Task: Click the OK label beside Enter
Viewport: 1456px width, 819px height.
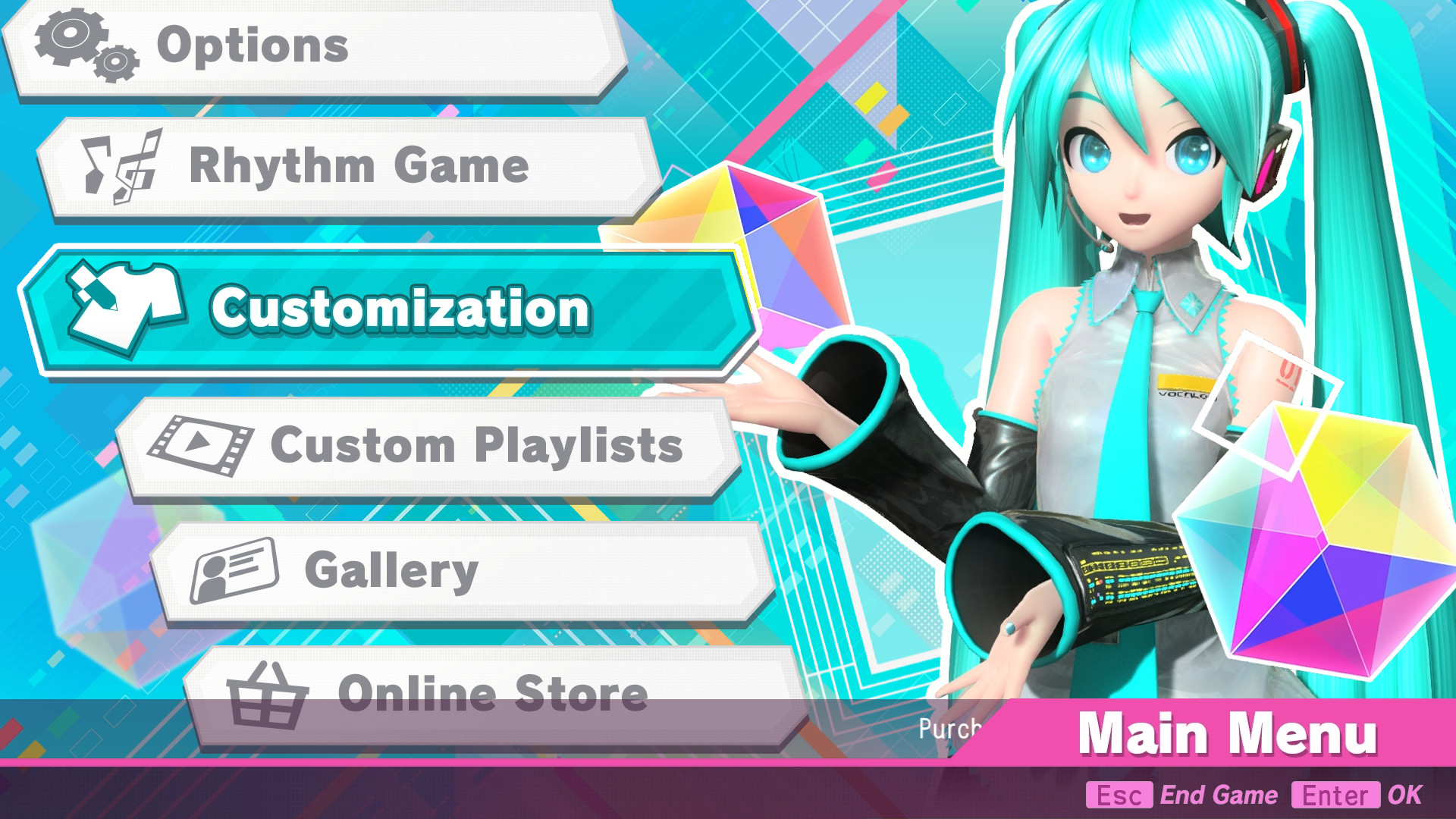Action: pyautogui.click(x=1409, y=795)
